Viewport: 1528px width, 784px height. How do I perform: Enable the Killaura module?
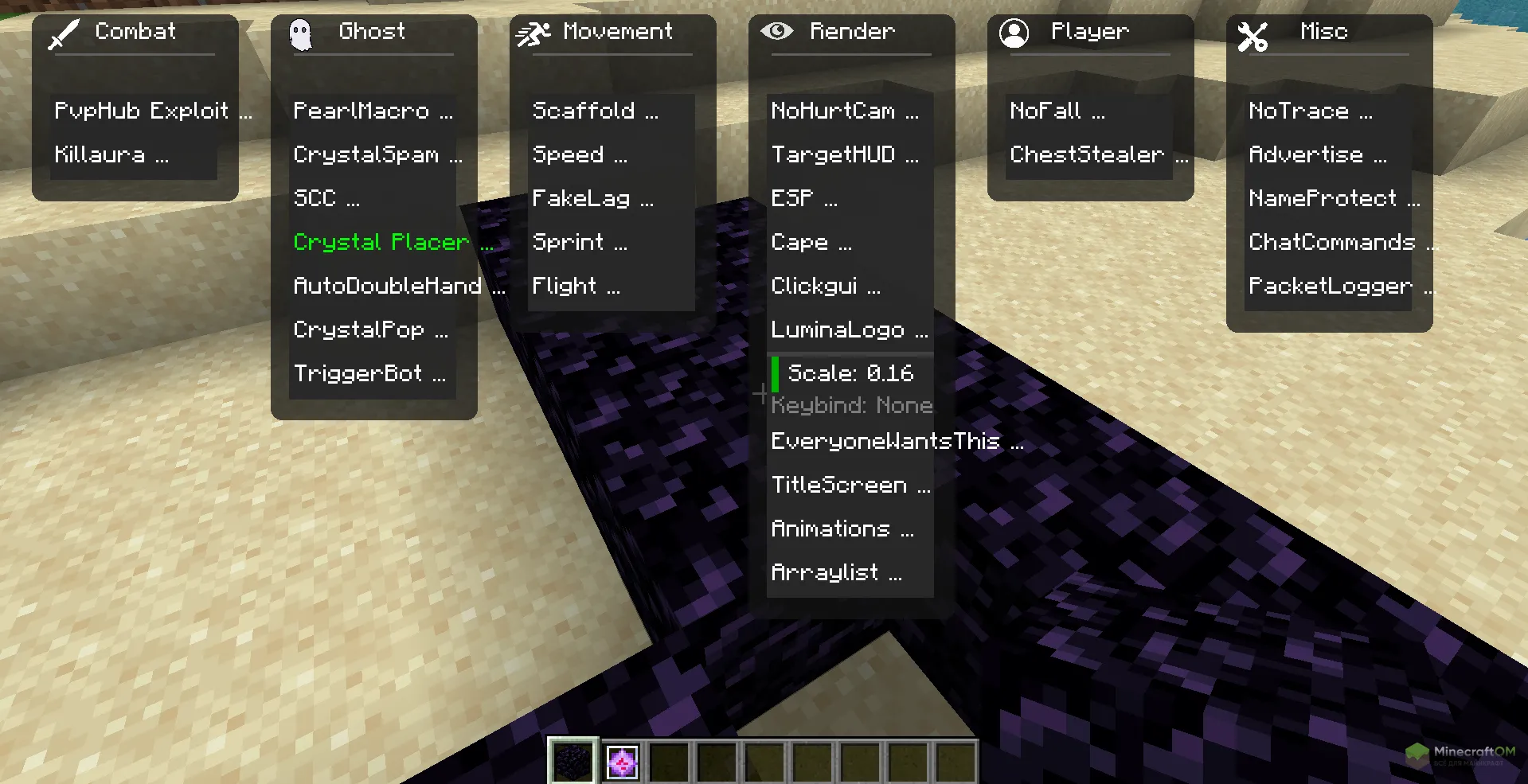111,154
